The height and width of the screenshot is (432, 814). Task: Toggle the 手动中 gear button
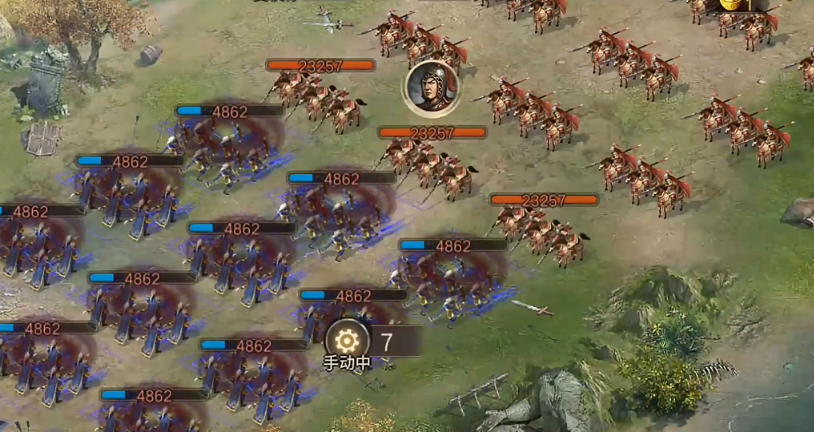click(347, 340)
